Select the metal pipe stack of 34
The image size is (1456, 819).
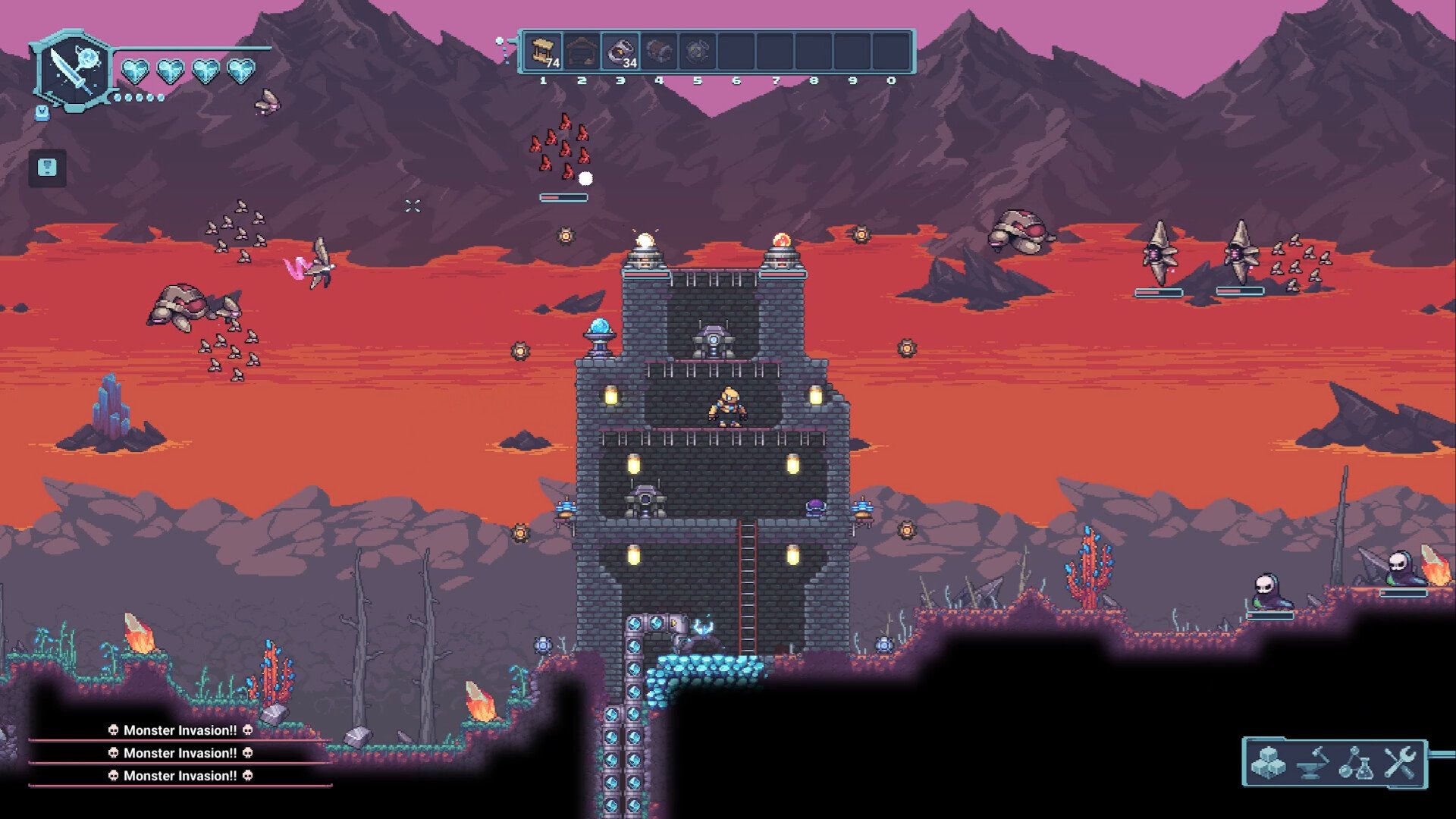click(620, 52)
